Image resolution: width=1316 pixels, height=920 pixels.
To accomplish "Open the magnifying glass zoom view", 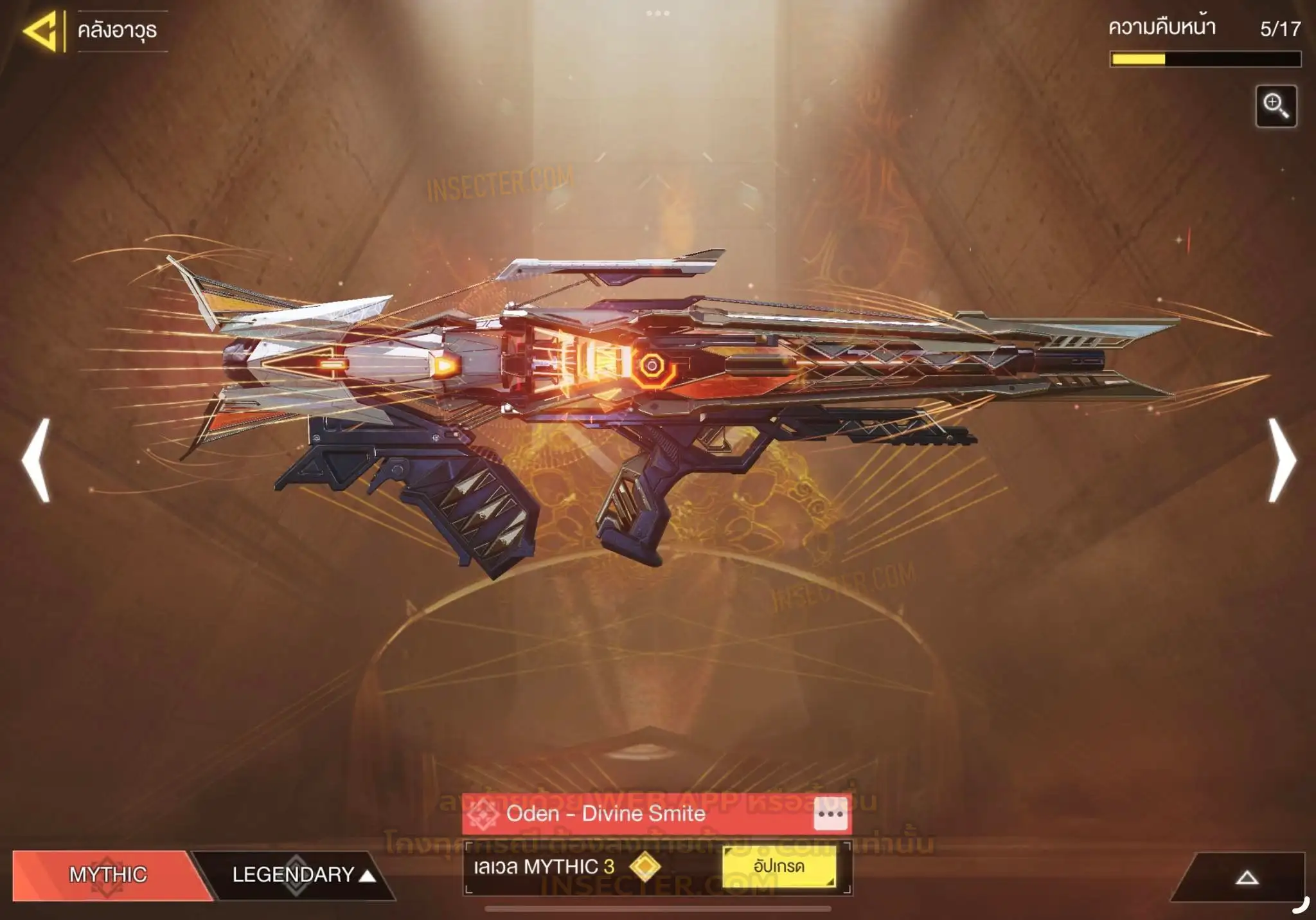I will point(1276,106).
